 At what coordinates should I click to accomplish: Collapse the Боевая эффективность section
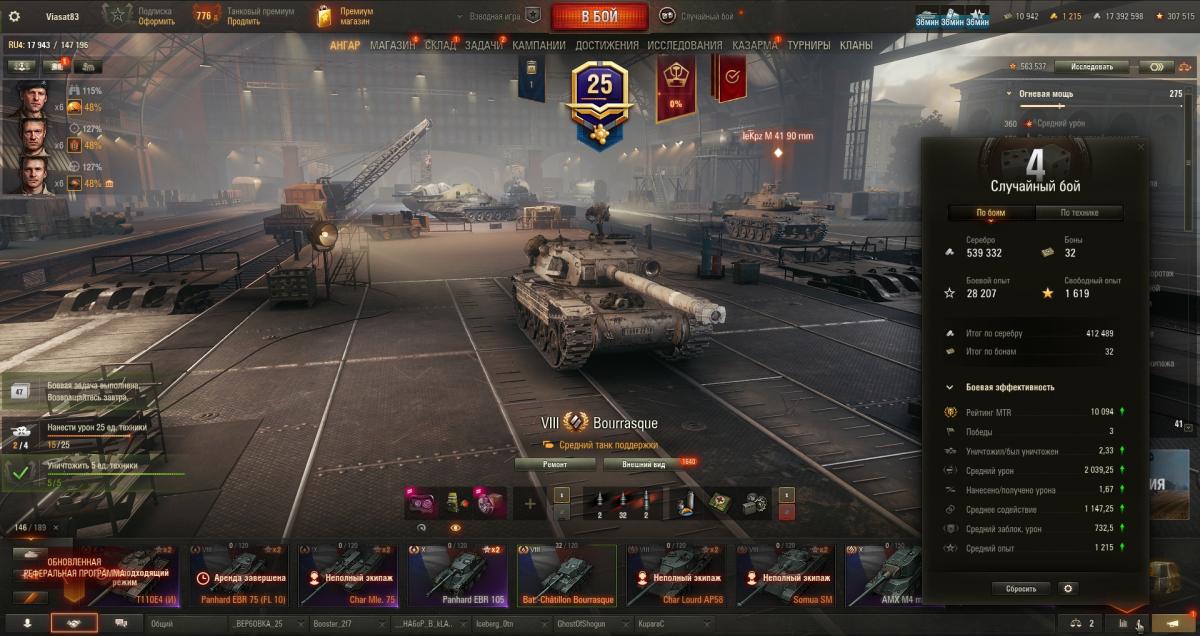[x=948, y=387]
